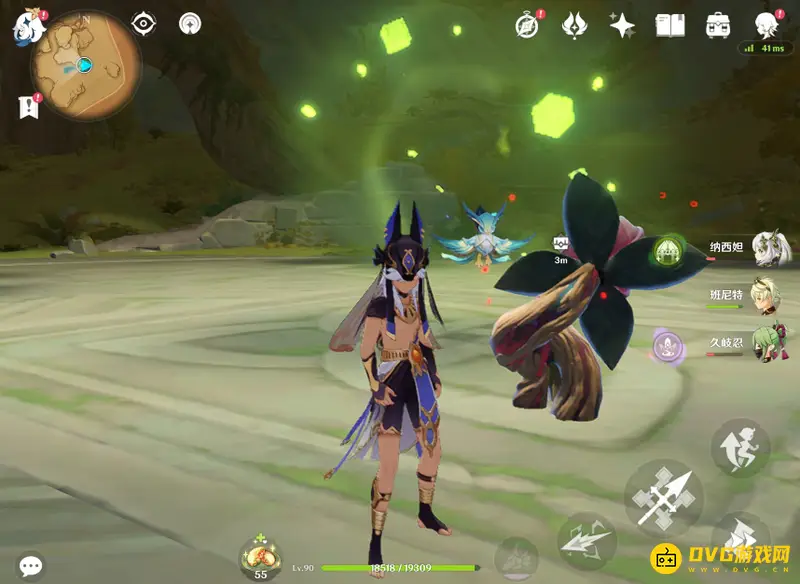Use the food quick-item with count 55

260,556
